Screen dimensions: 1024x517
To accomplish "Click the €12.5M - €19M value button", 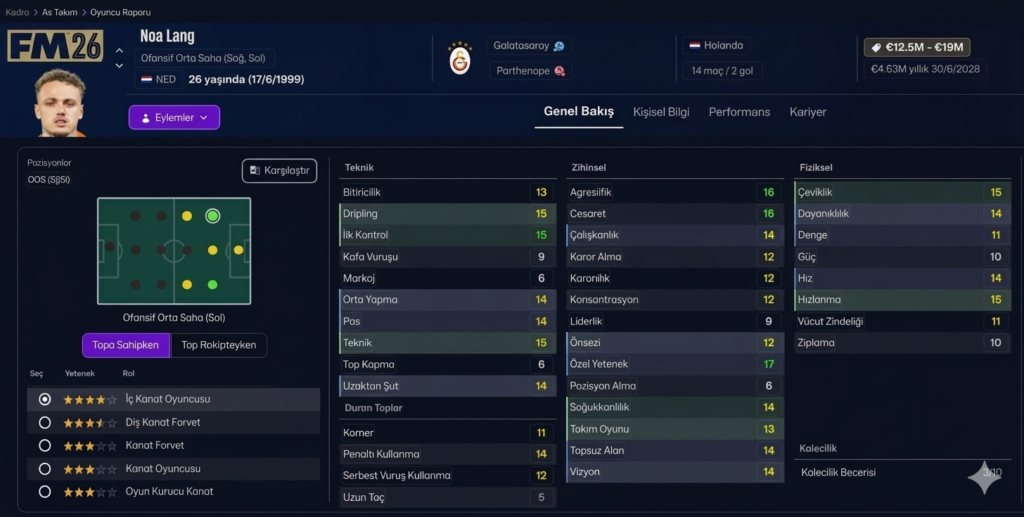I will coord(916,47).
